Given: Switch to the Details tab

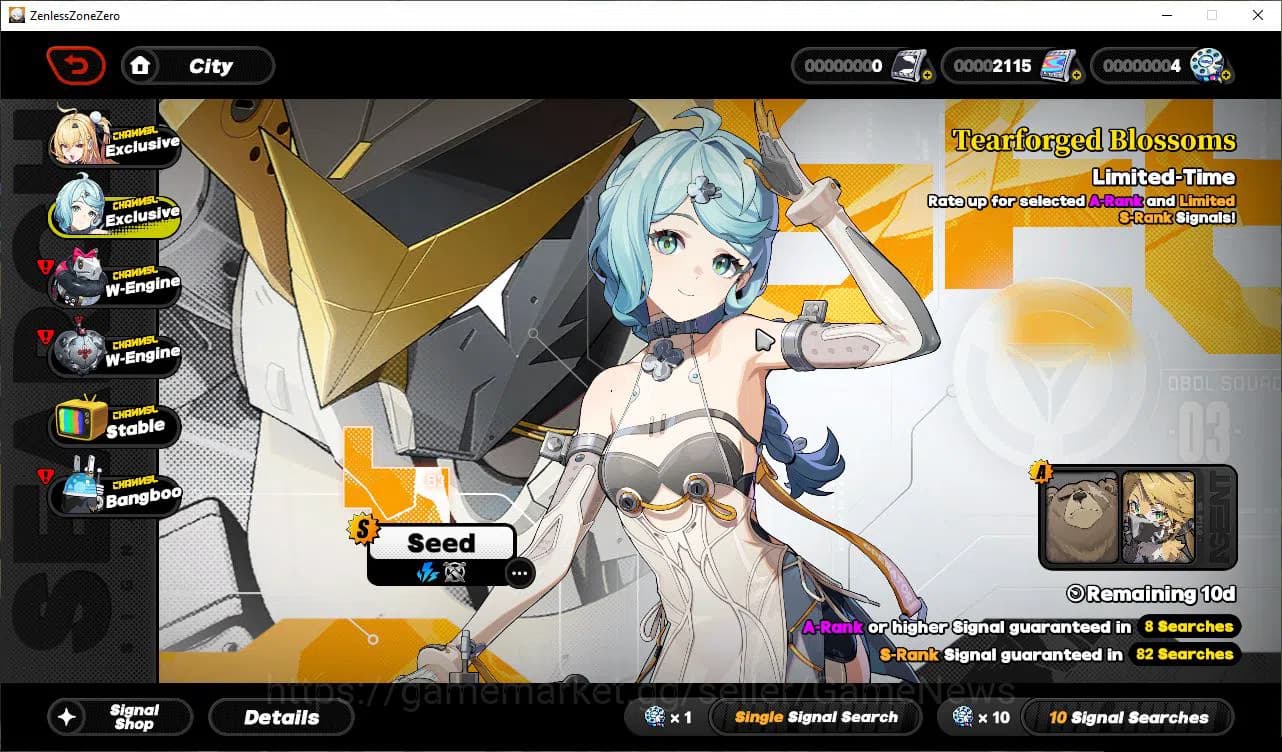Looking at the screenshot, I should (281, 717).
